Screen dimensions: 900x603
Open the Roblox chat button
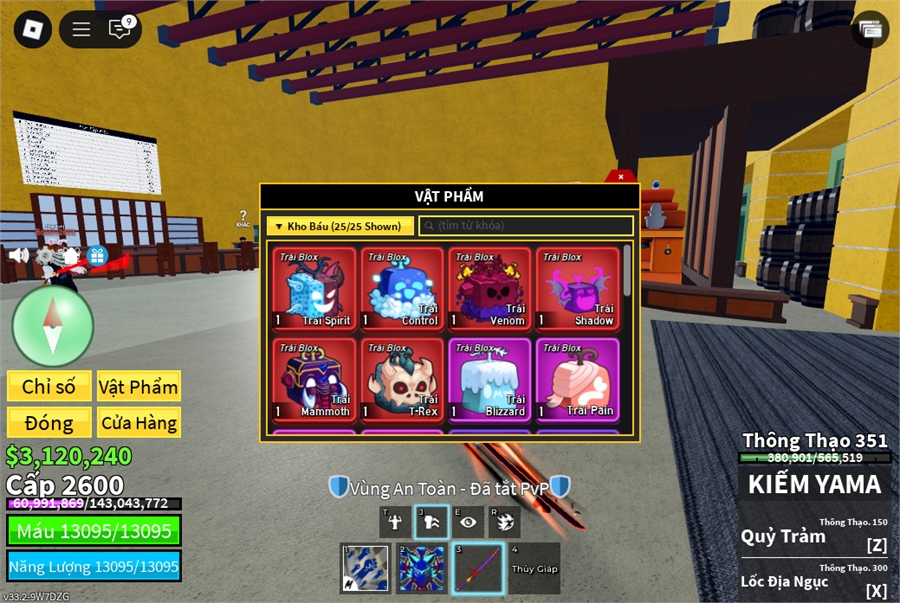point(120,29)
